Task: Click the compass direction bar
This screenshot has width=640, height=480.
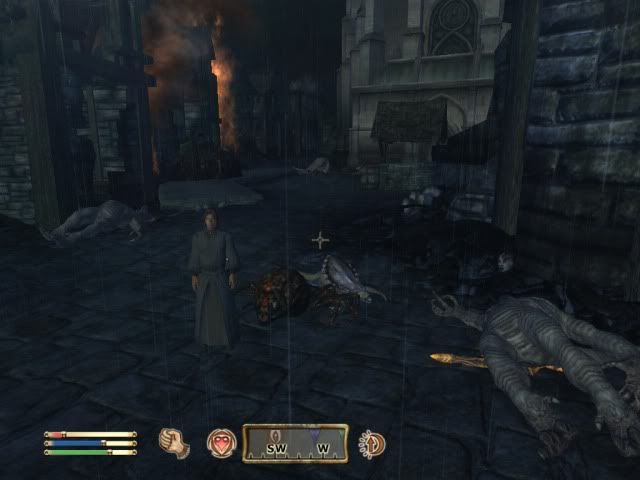Action: pyautogui.click(x=295, y=443)
